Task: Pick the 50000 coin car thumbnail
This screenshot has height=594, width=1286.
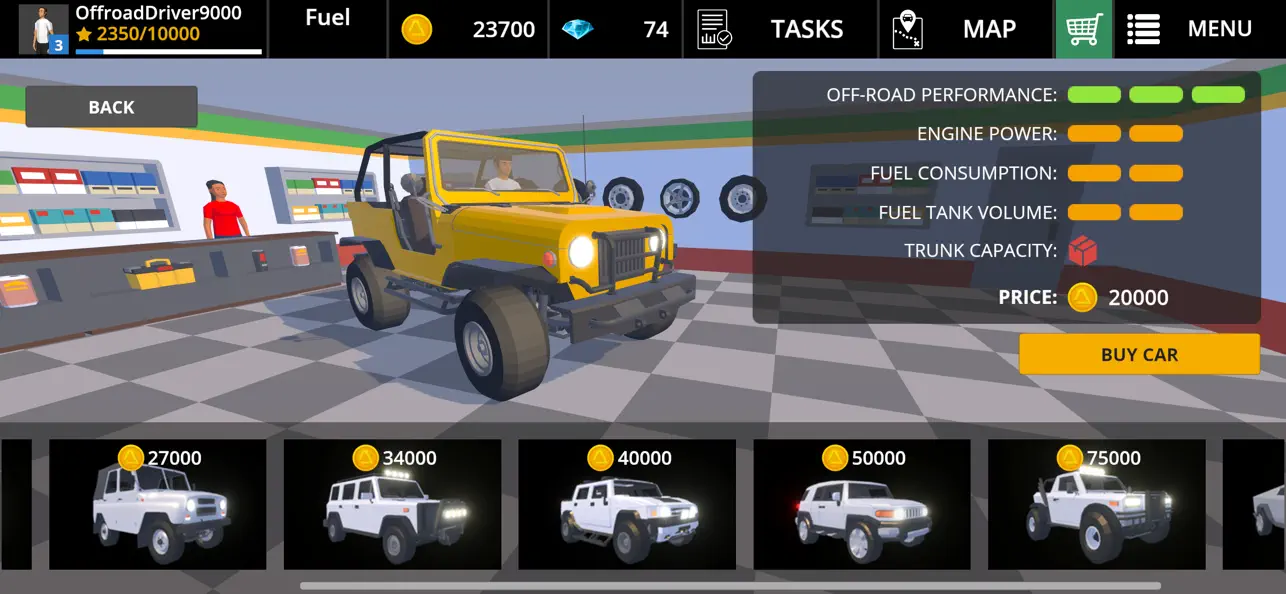Action: click(861, 505)
